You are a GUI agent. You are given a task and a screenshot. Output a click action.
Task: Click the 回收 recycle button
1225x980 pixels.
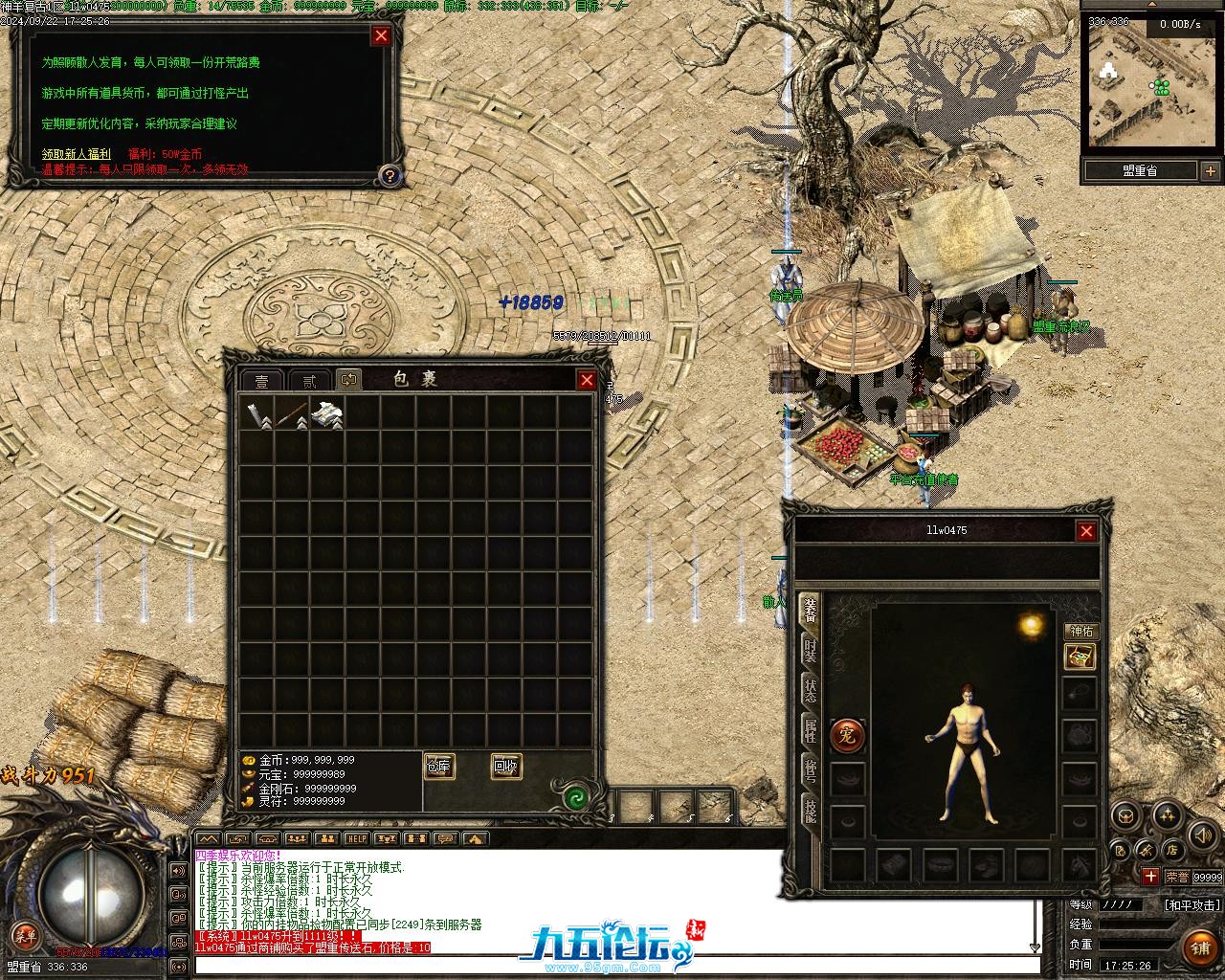(x=505, y=766)
